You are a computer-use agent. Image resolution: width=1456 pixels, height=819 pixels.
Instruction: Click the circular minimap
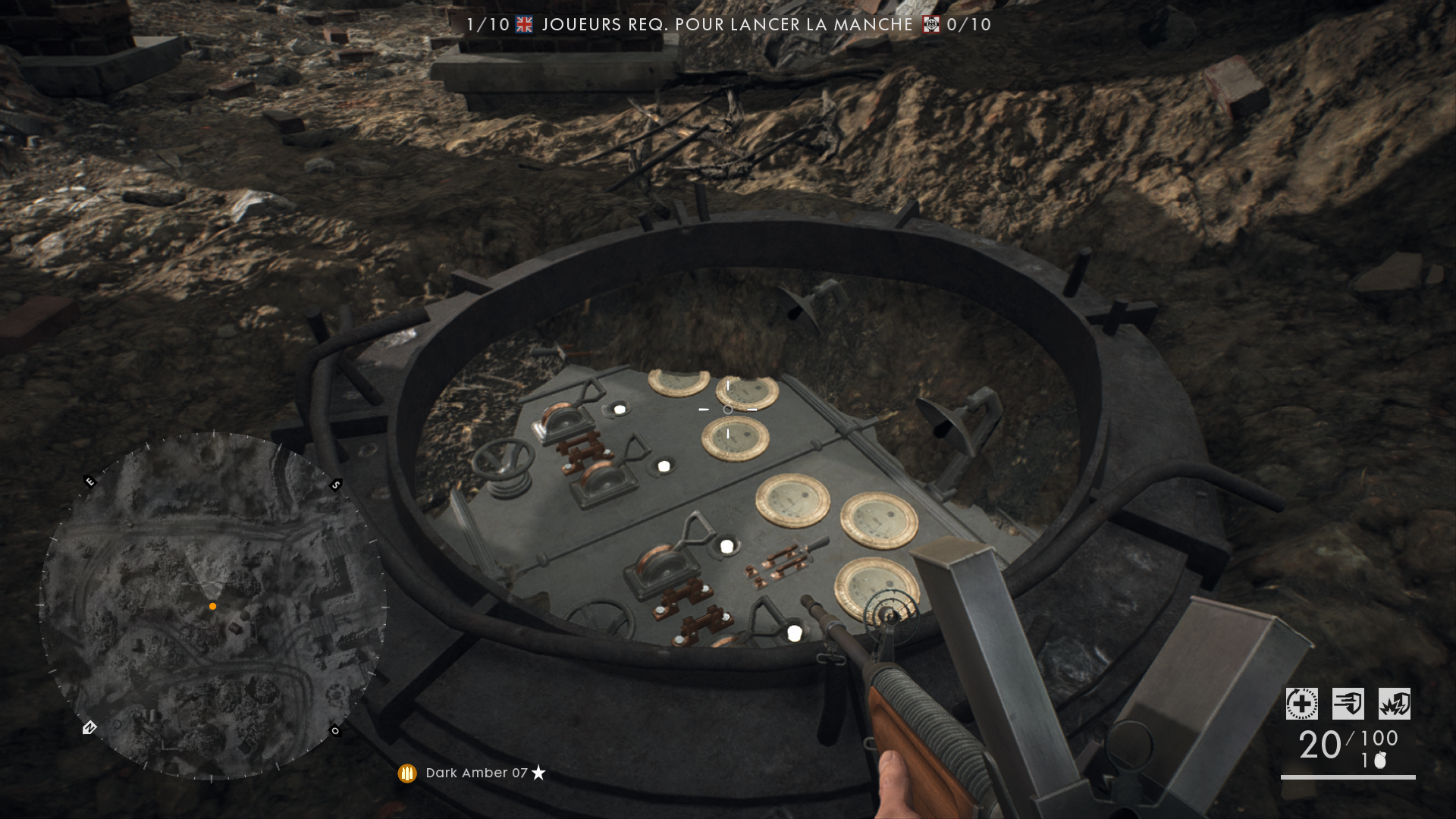tap(213, 605)
